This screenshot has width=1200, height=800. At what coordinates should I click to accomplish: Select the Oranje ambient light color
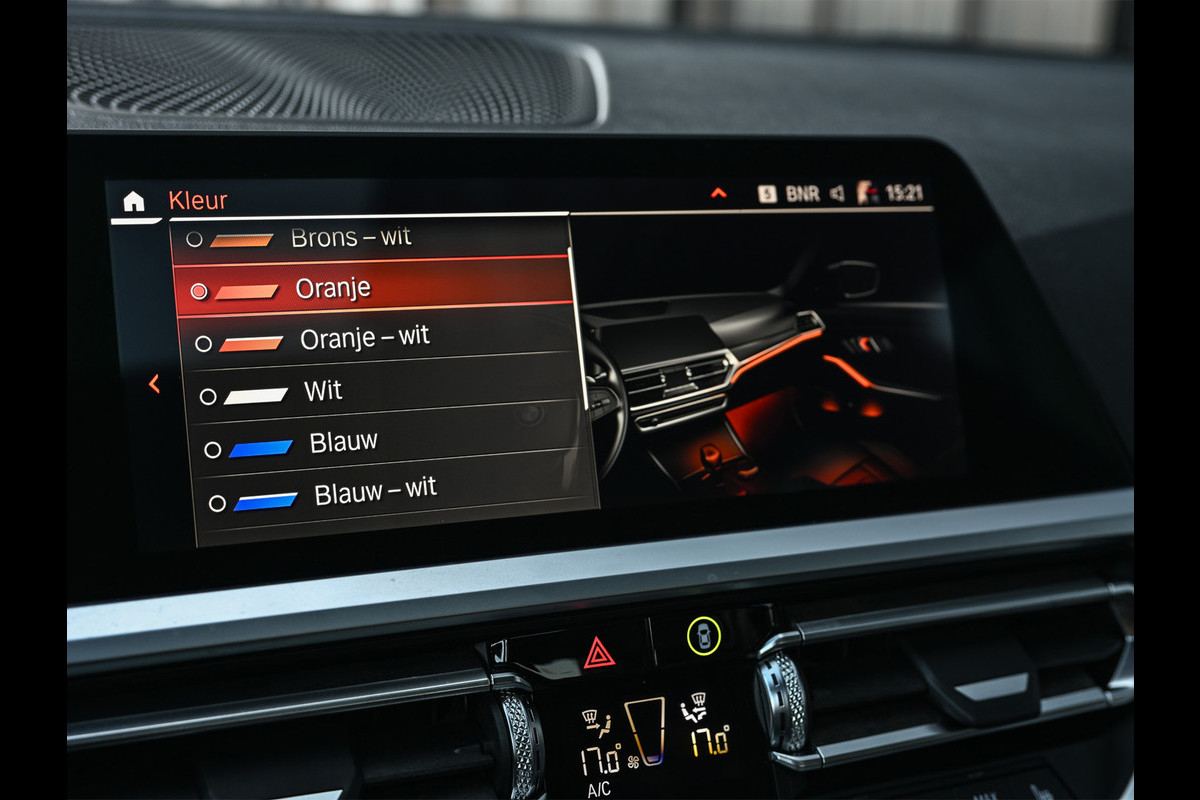coord(332,289)
